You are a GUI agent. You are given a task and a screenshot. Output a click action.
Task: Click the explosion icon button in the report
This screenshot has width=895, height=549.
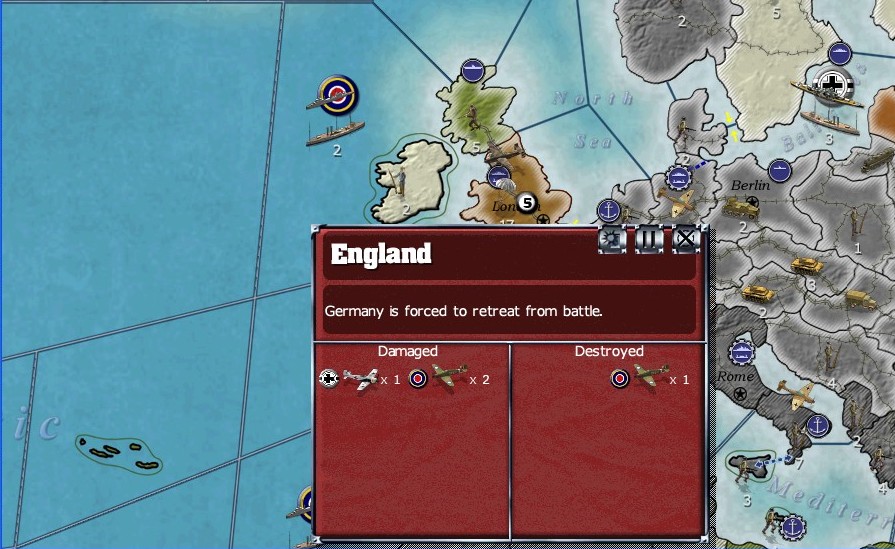(x=612, y=239)
